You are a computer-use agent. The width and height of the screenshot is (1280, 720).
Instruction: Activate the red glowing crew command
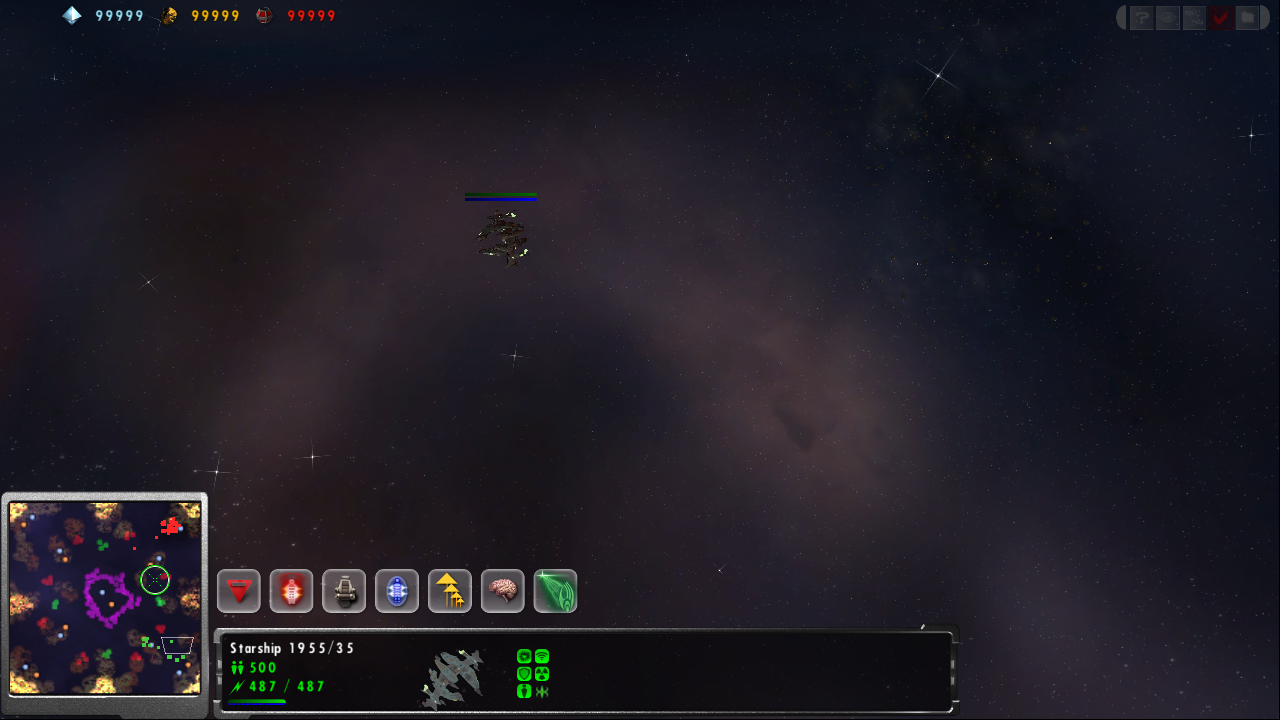292,591
